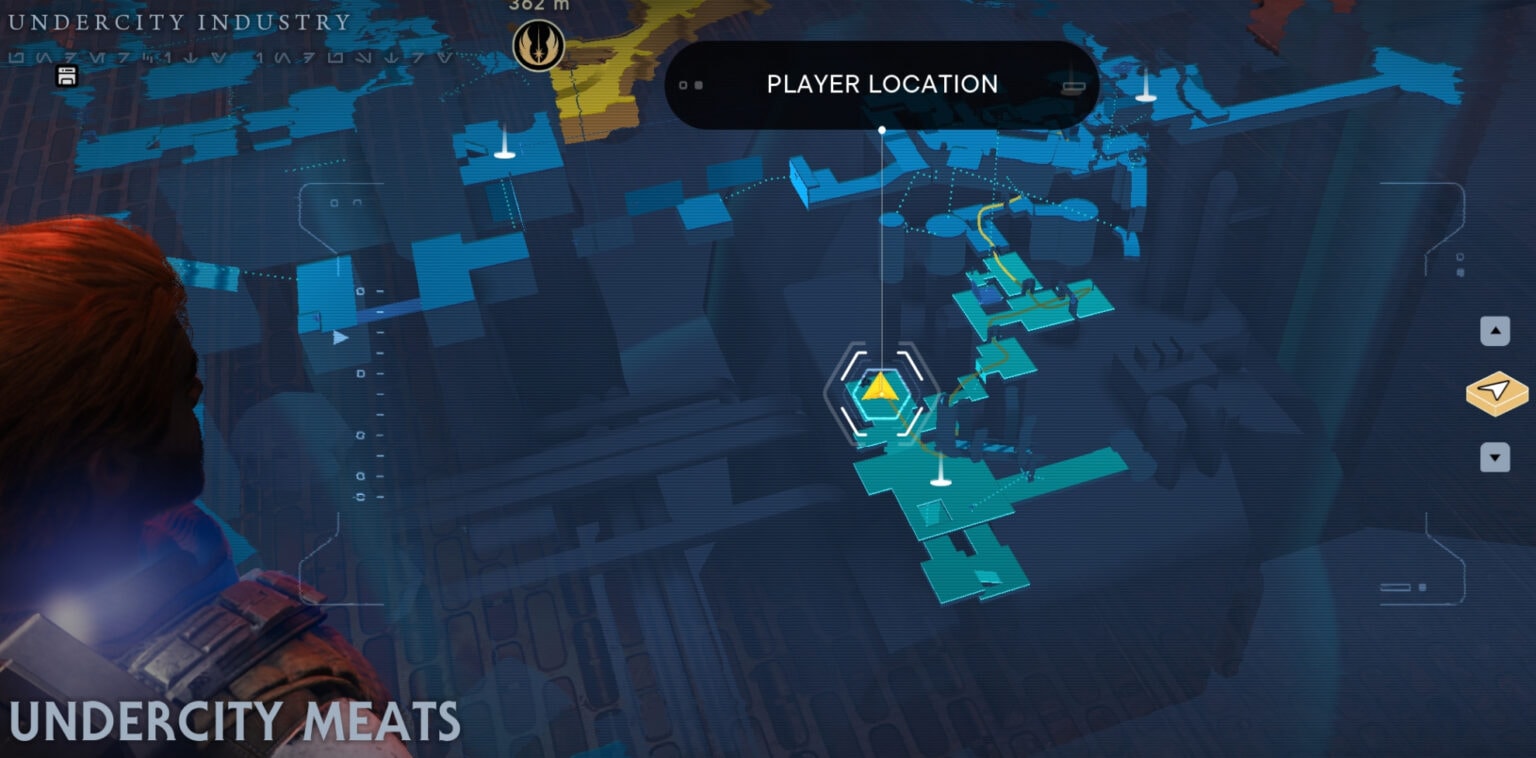Image resolution: width=1536 pixels, height=758 pixels.
Task: Select the Jedi Order emblem below the elevation readout
Action: [538, 47]
